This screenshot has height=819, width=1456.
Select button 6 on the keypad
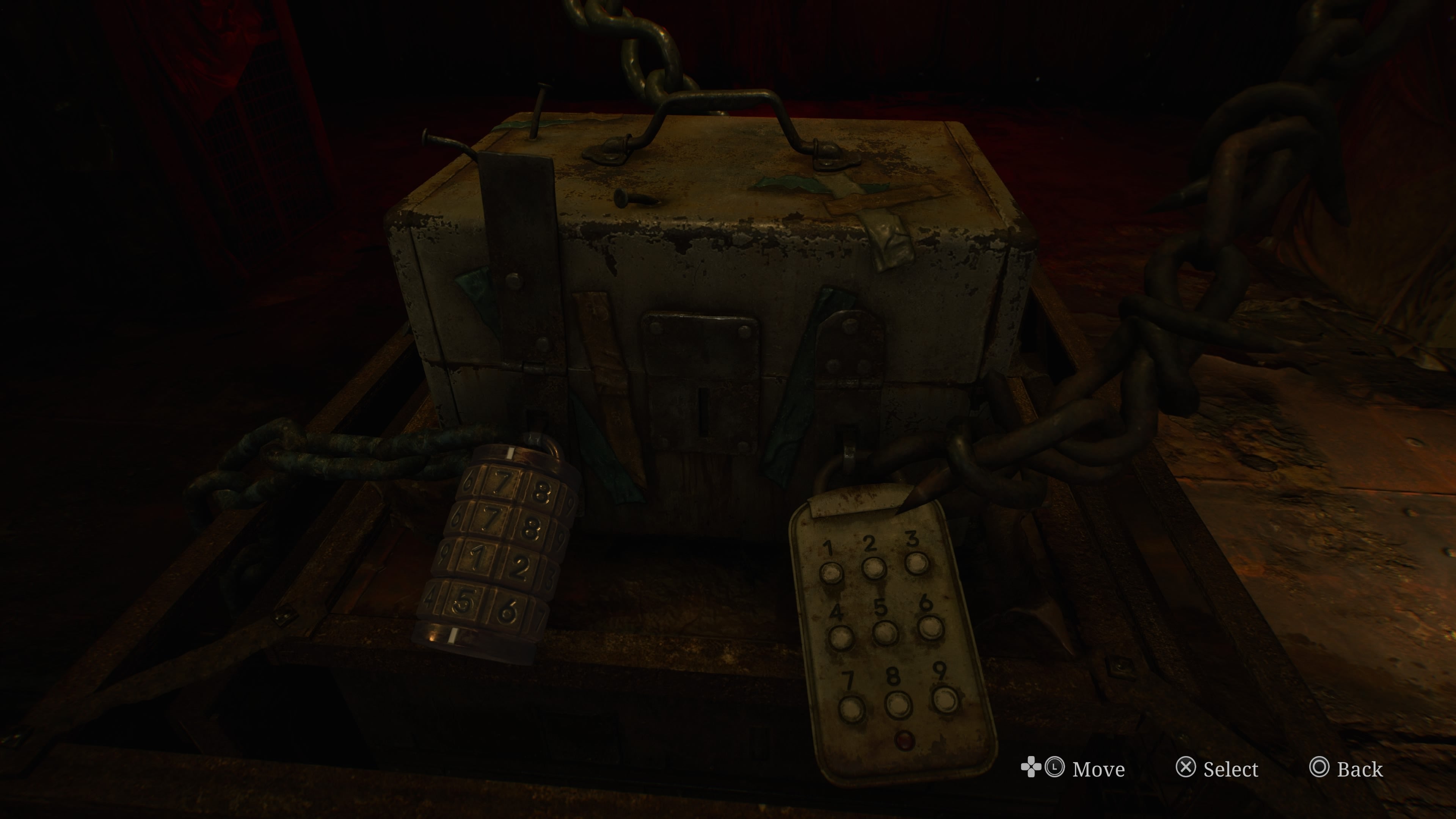click(930, 627)
